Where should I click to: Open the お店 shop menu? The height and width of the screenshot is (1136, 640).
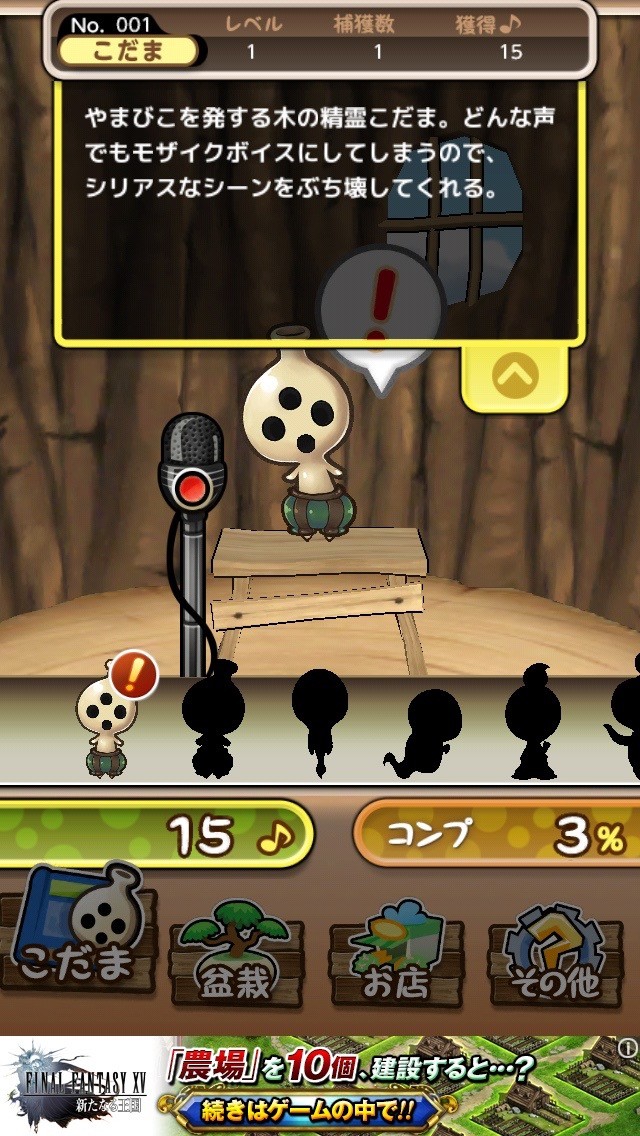click(396, 952)
